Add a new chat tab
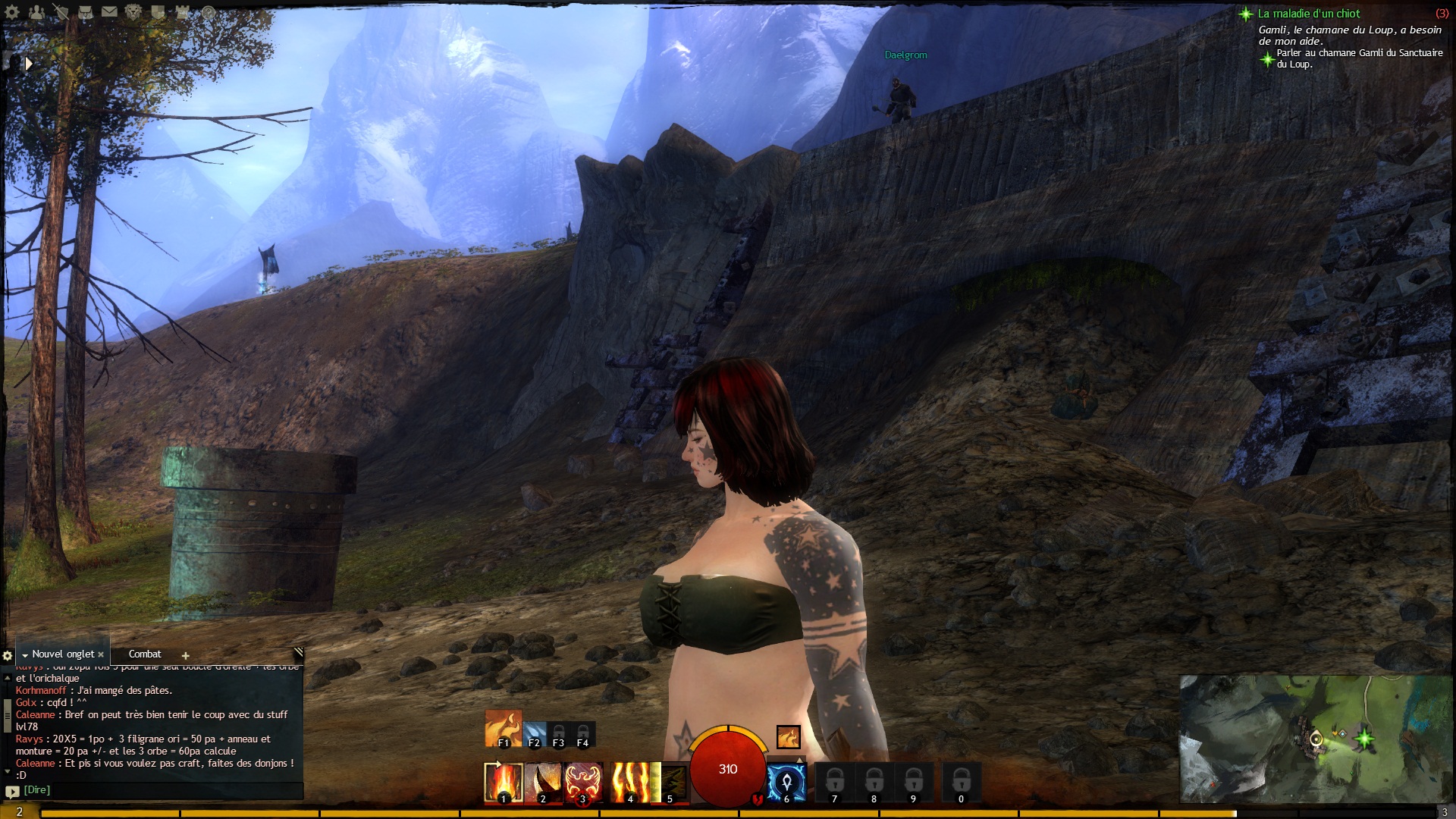Viewport: 1456px width, 819px height. [x=185, y=655]
